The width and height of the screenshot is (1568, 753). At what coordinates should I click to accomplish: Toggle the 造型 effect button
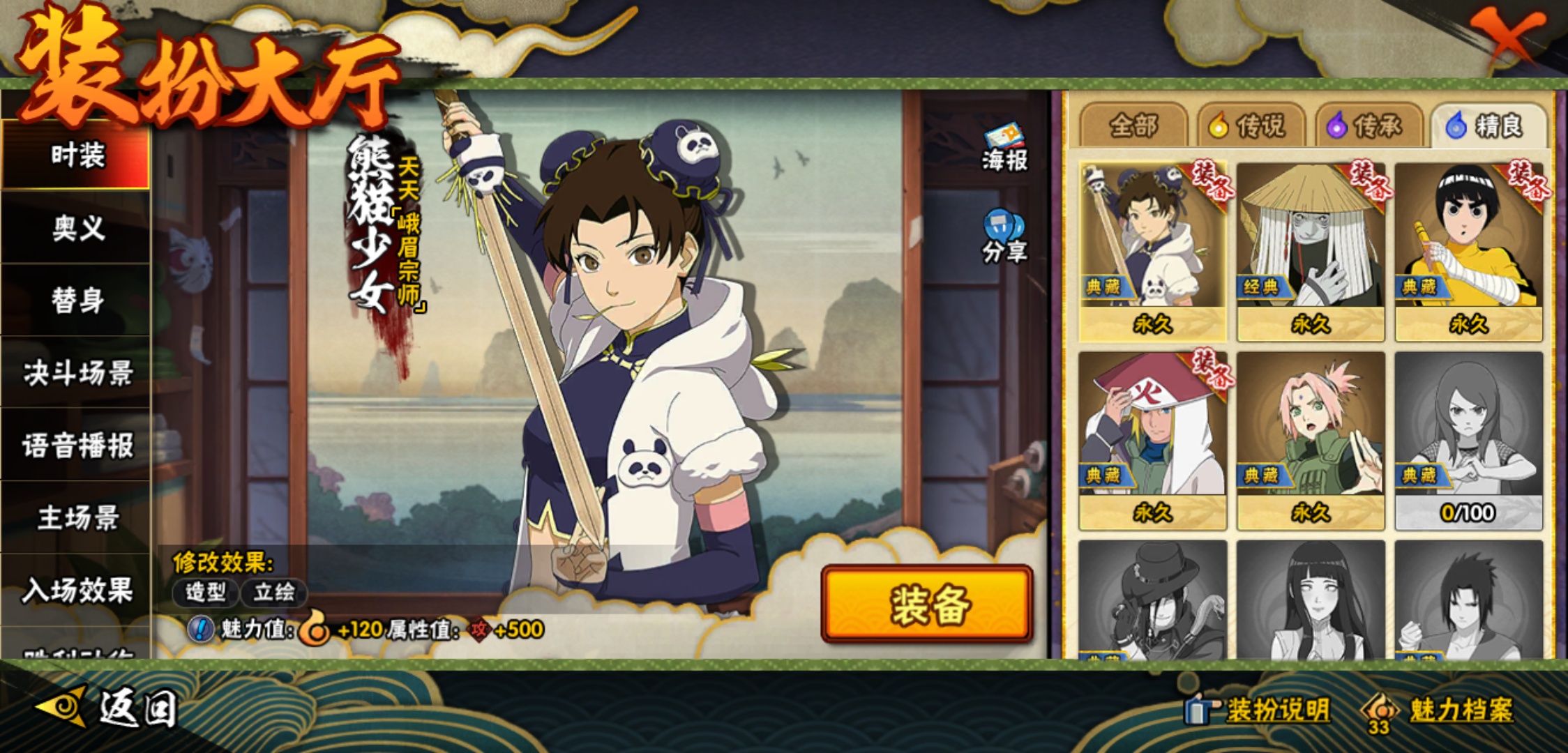[x=206, y=593]
